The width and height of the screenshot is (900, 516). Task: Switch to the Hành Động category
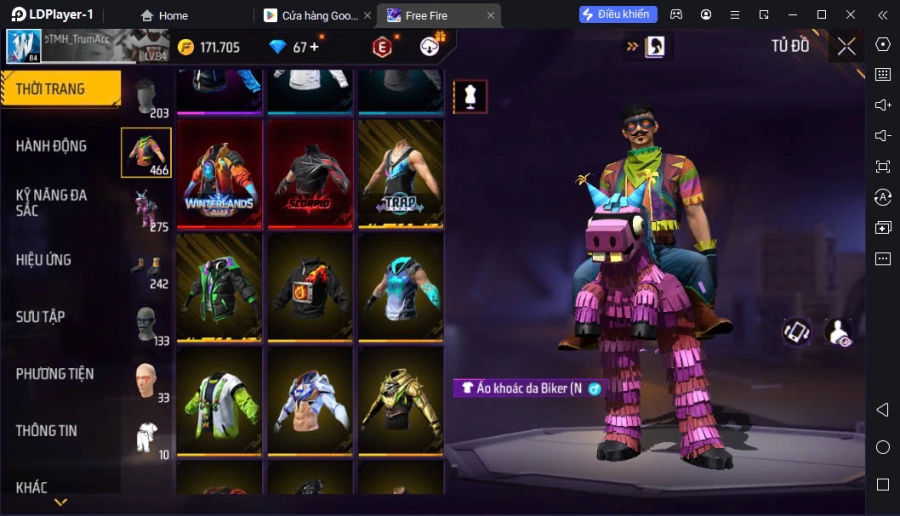point(52,146)
